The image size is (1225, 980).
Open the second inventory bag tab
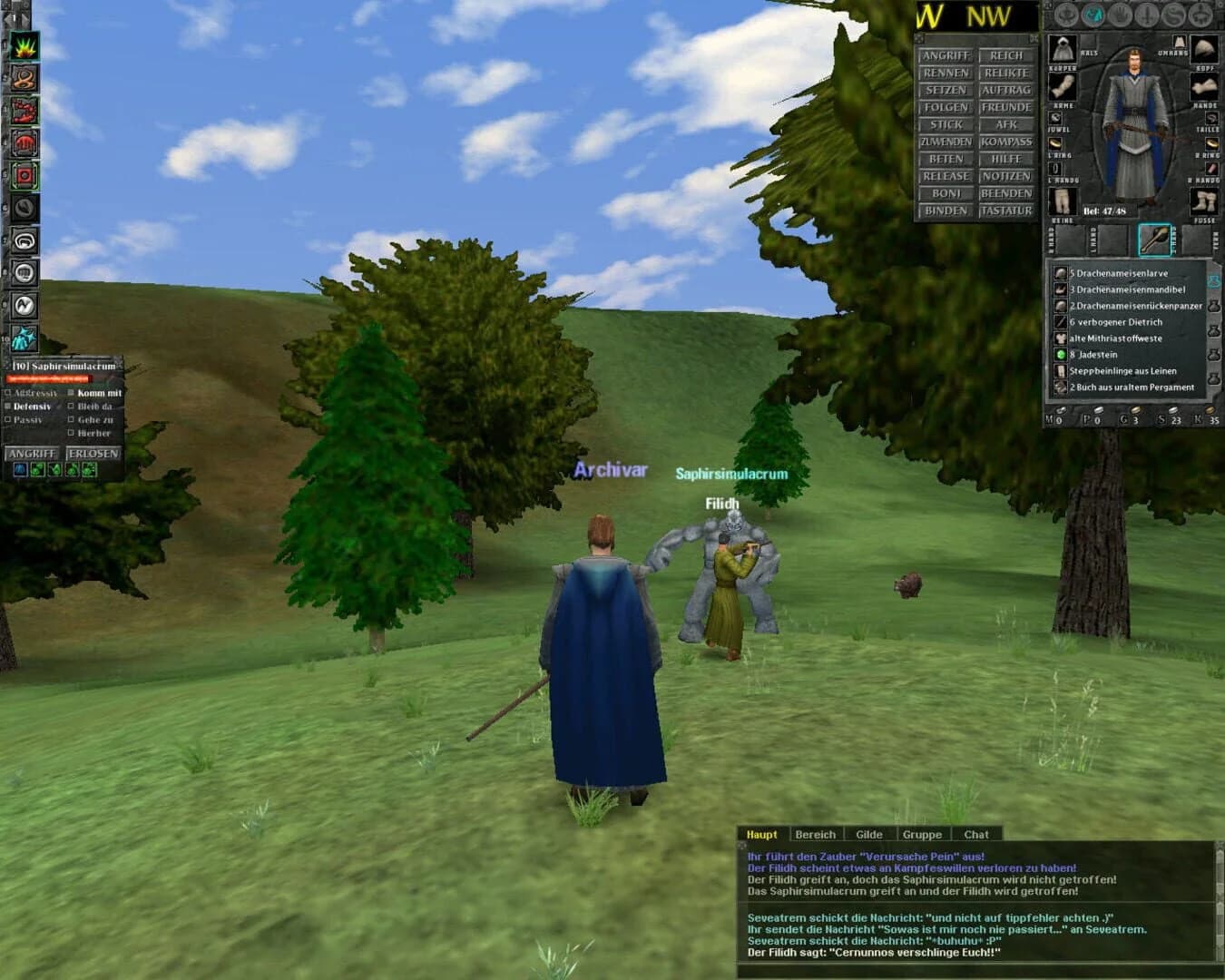point(1215,306)
